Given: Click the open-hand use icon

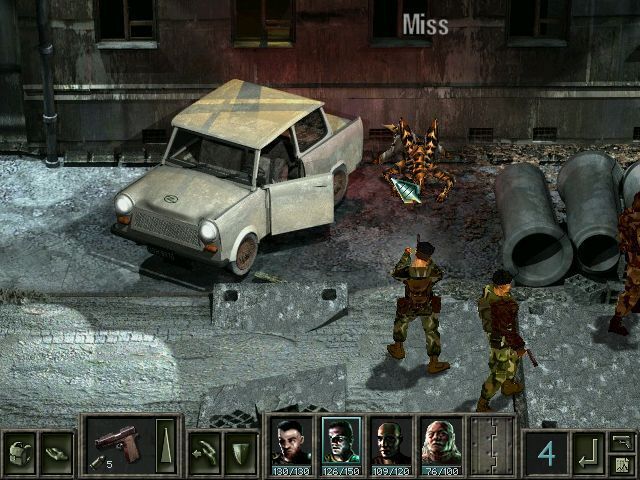Looking at the screenshot, I should point(57,446).
